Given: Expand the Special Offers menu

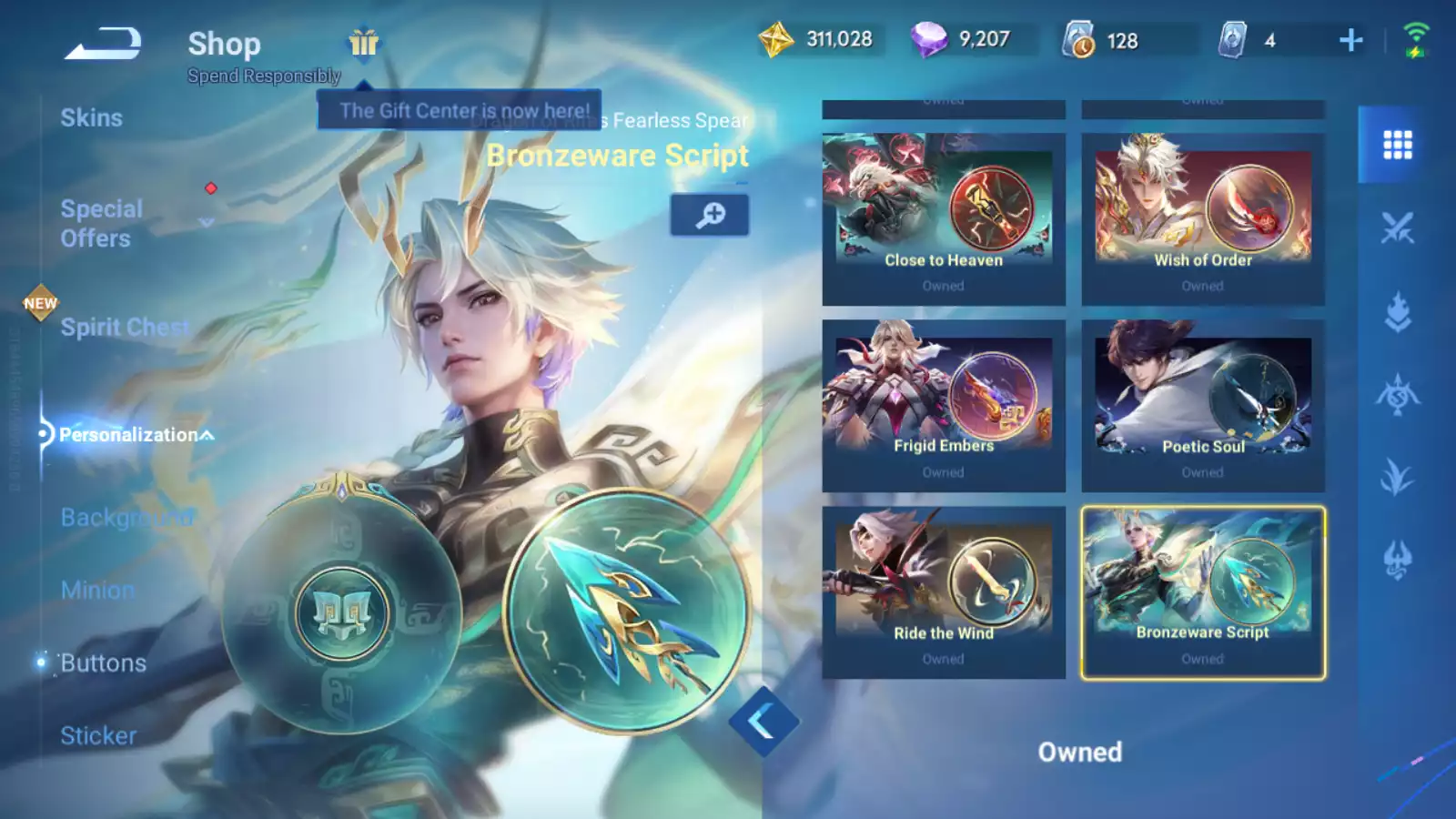Looking at the screenshot, I should point(102,223).
